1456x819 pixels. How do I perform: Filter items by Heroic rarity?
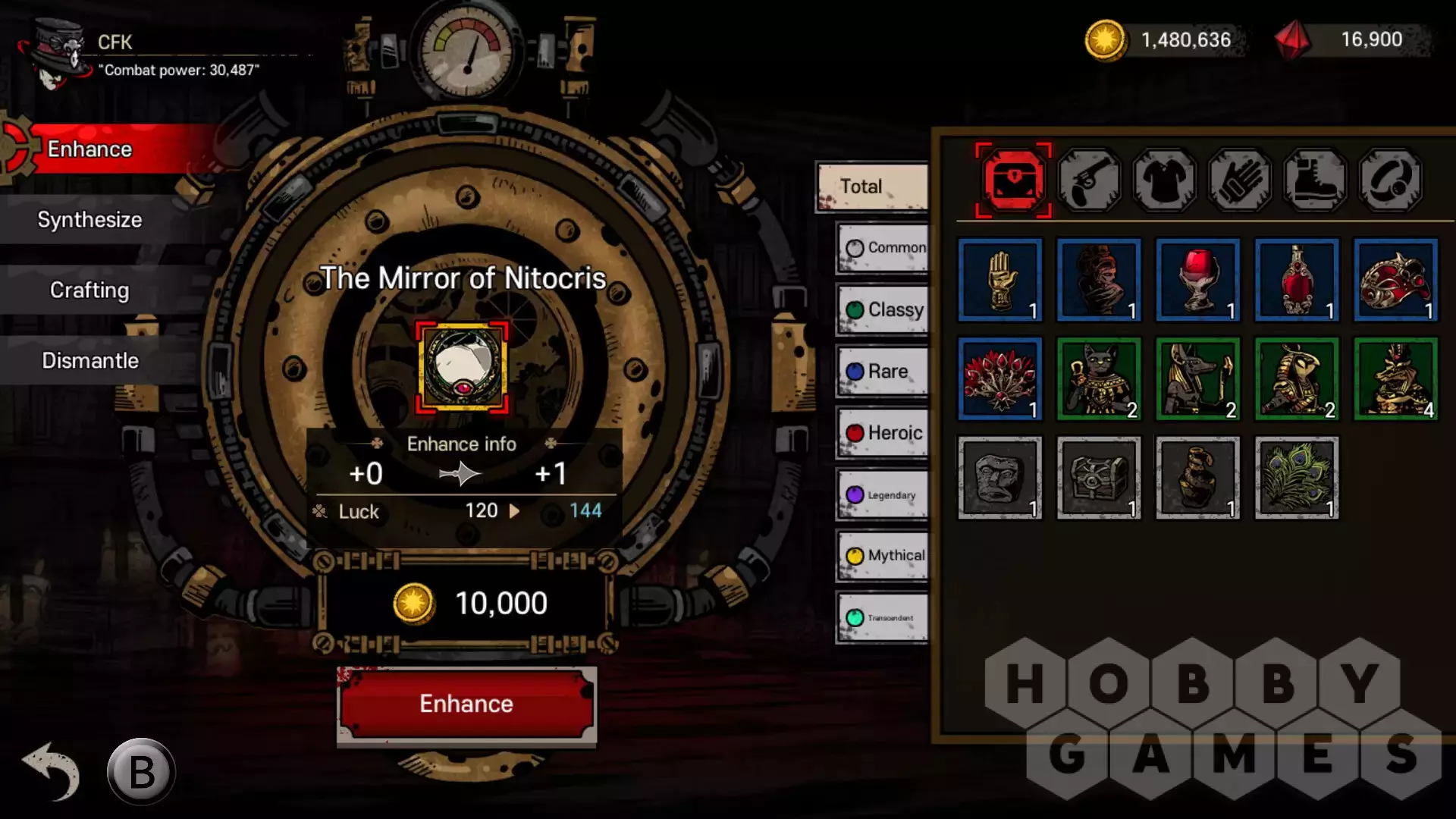883,433
